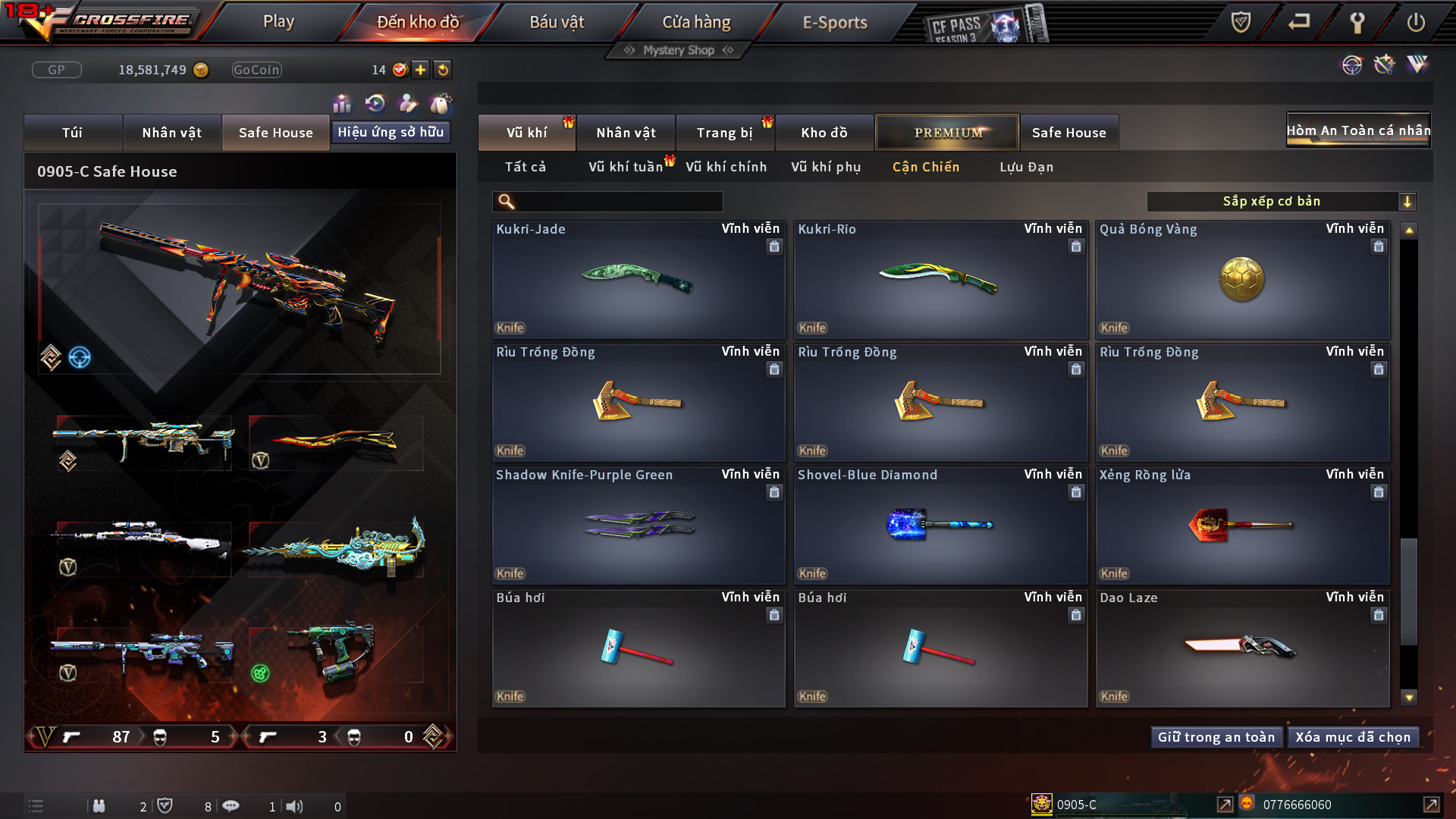Click the inventory search field

coord(618,202)
